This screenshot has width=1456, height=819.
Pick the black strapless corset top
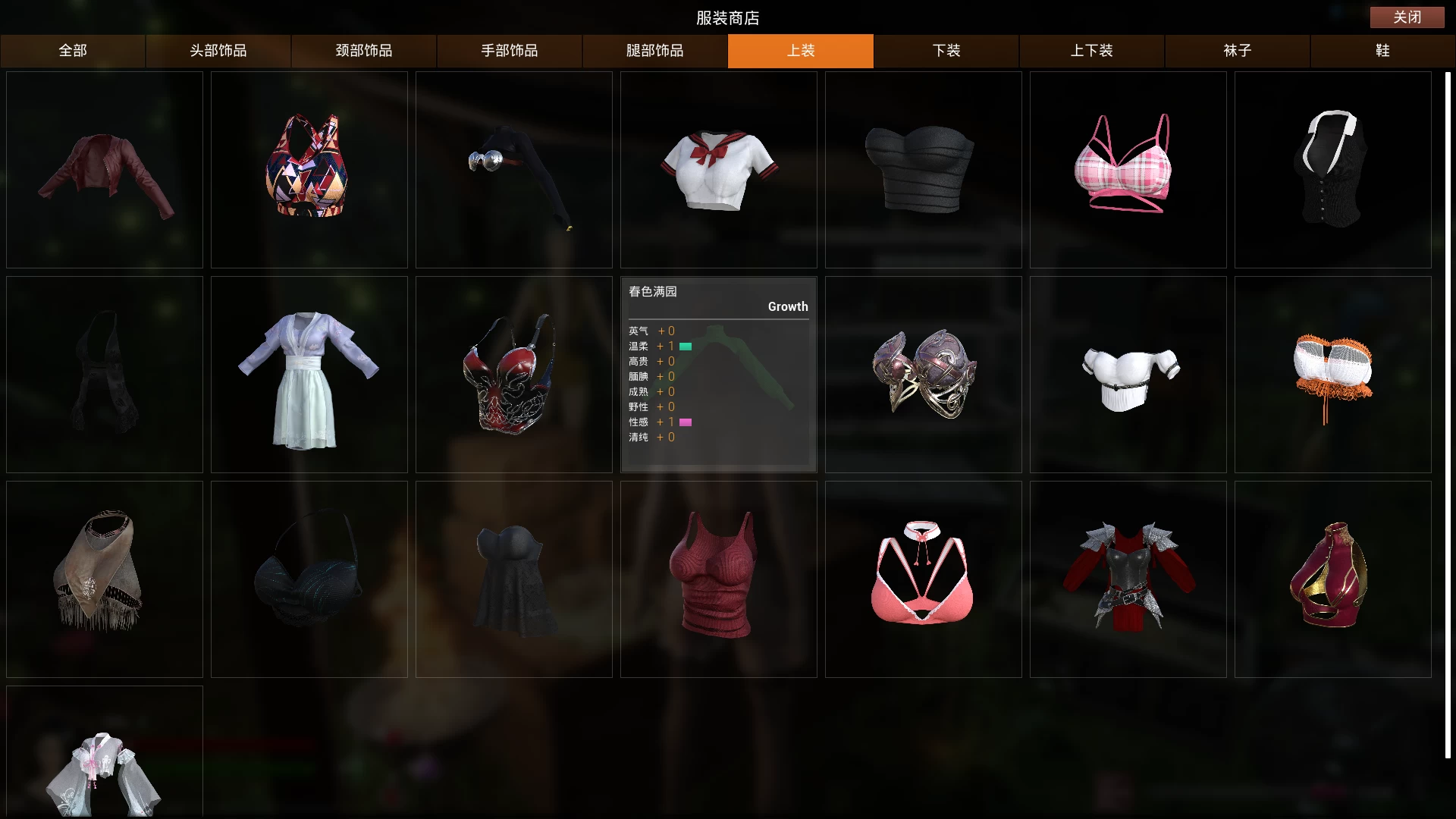[x=921, y=171]
